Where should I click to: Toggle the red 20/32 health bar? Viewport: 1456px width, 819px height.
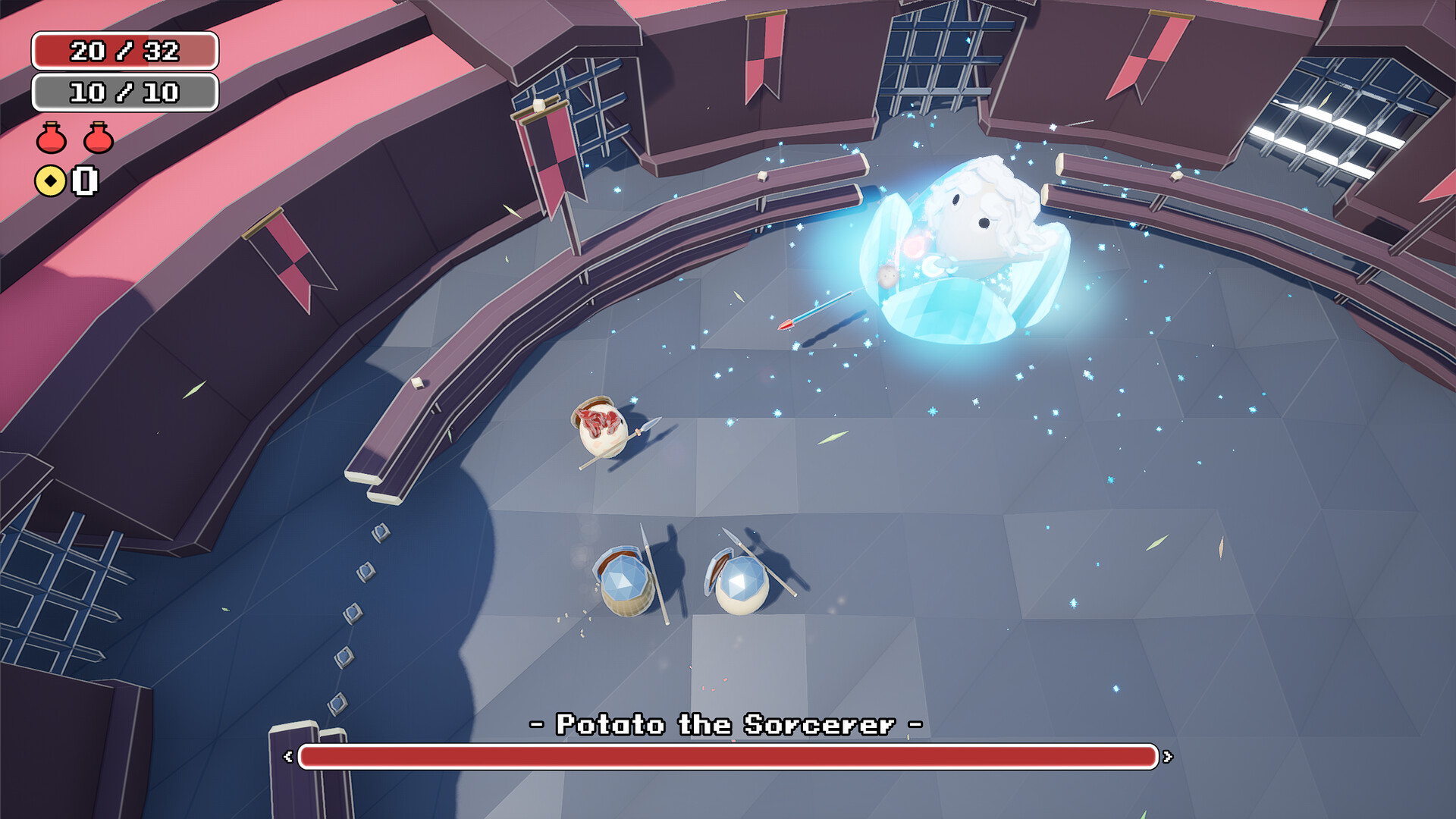[x=124, y=52]
